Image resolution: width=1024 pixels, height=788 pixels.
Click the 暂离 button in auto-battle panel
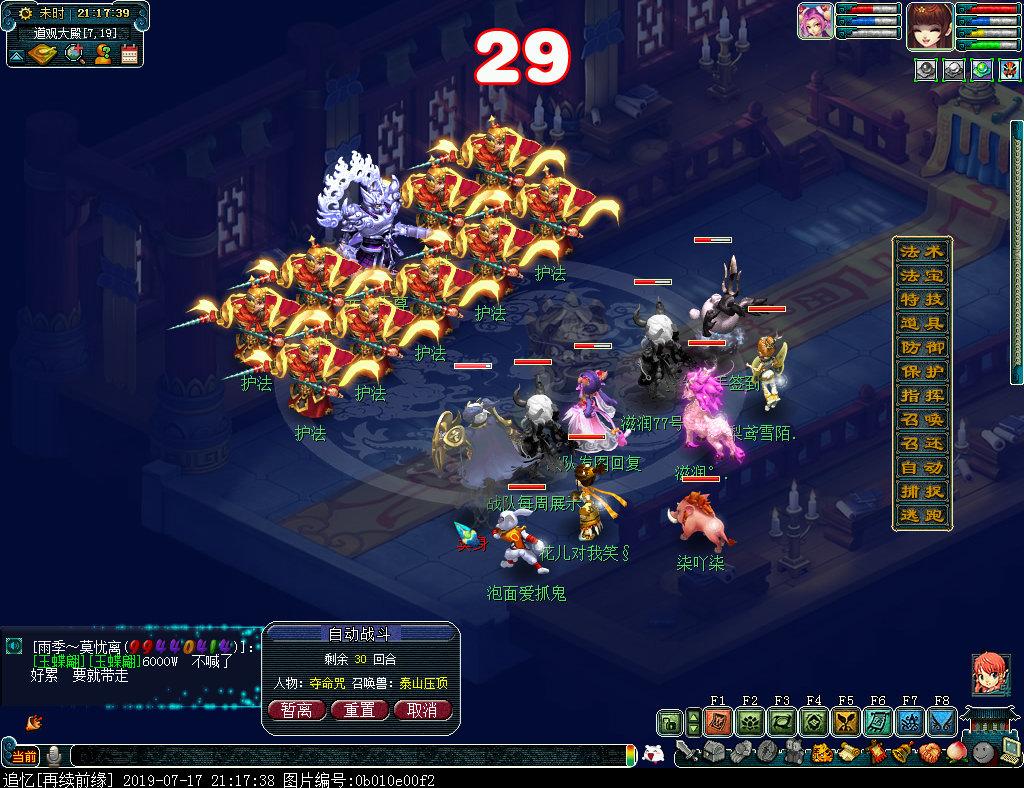pos(295,710)
